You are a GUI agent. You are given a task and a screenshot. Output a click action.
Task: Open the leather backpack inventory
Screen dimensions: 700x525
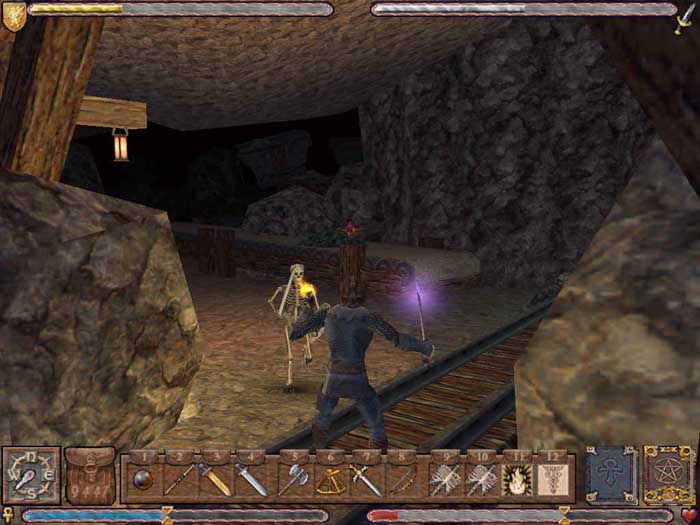pos(91,475)
